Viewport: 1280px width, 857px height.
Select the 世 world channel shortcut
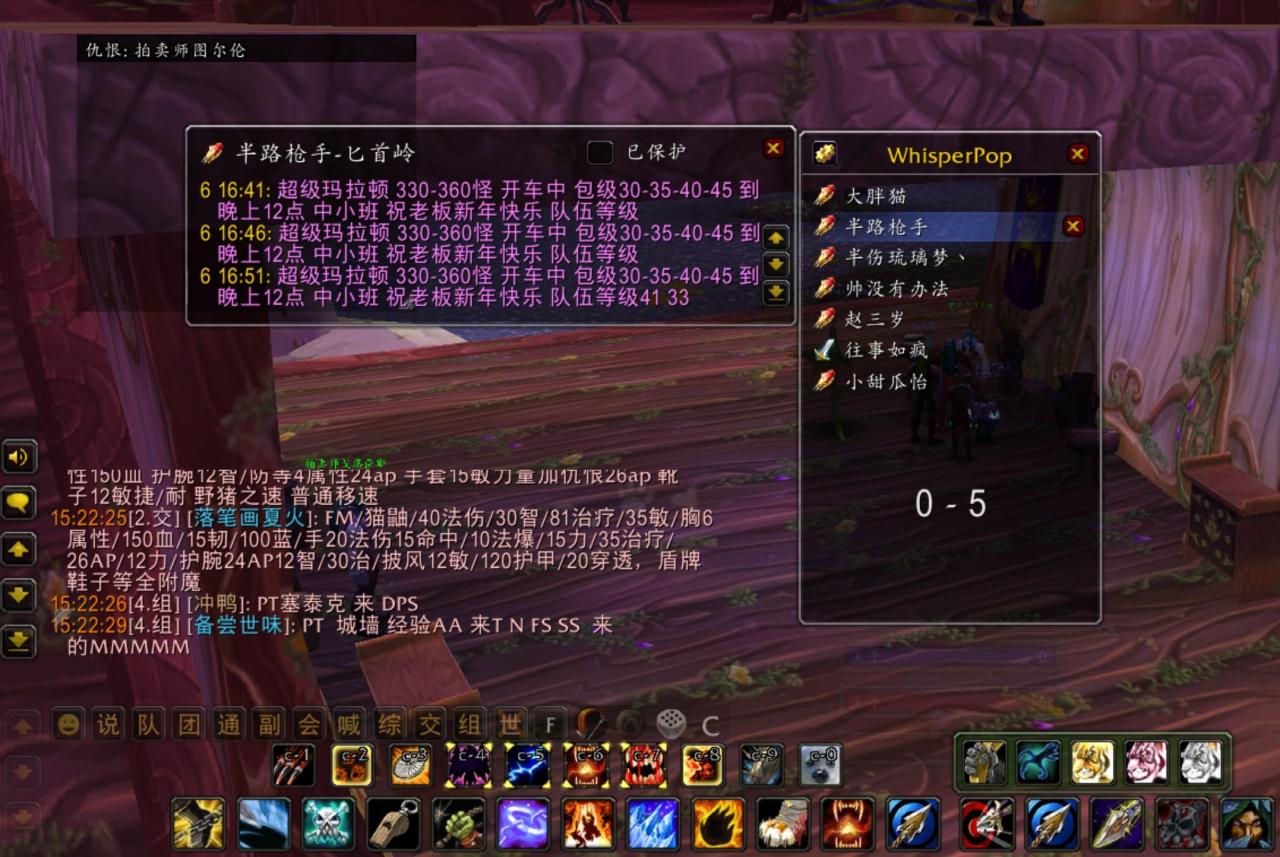pos(510,724)
